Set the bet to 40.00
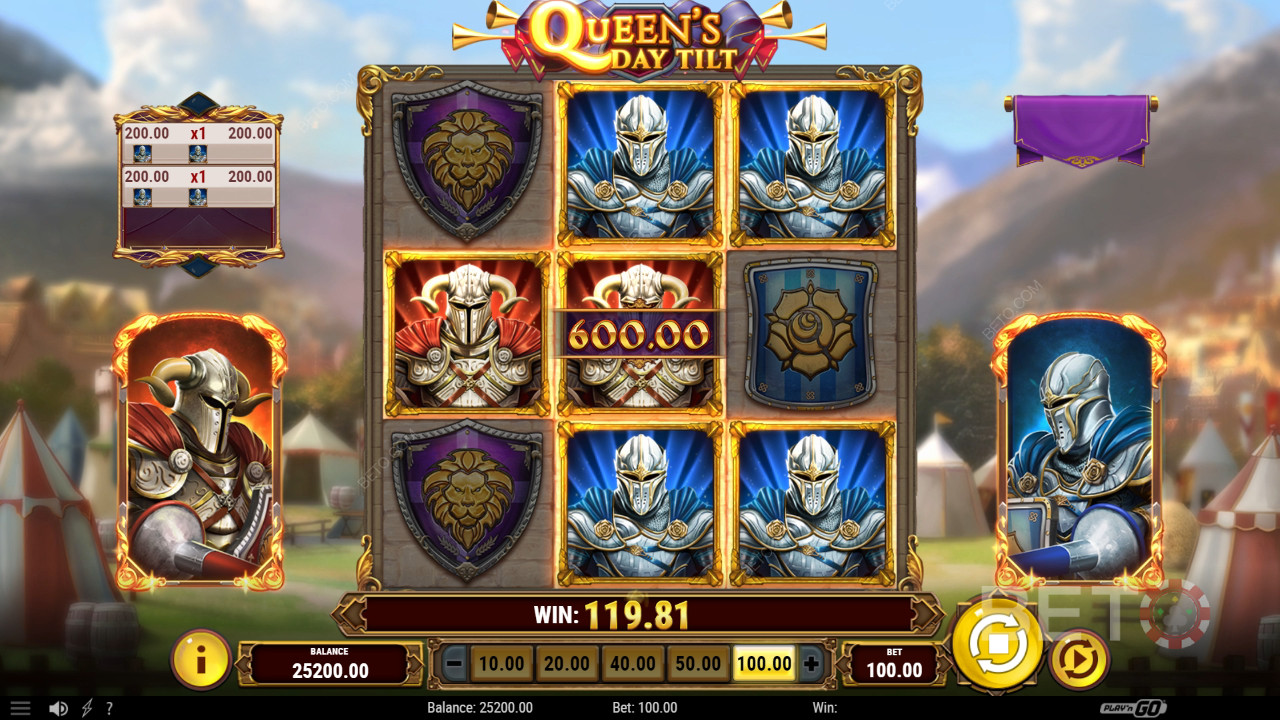The width and height of the screenshot is (1280, 720). tap(633, 663)
